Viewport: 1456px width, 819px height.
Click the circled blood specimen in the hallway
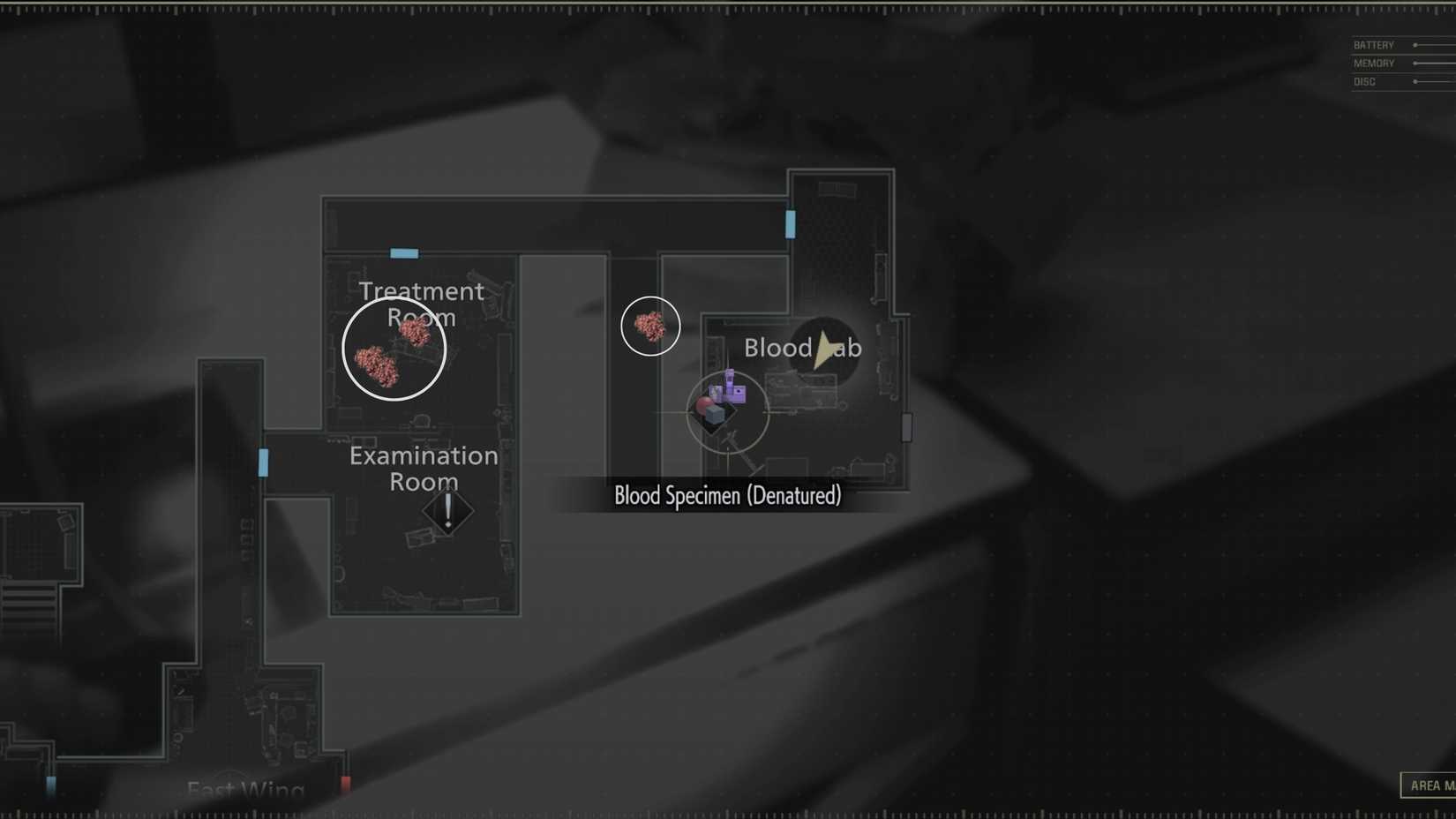(649, 327)
